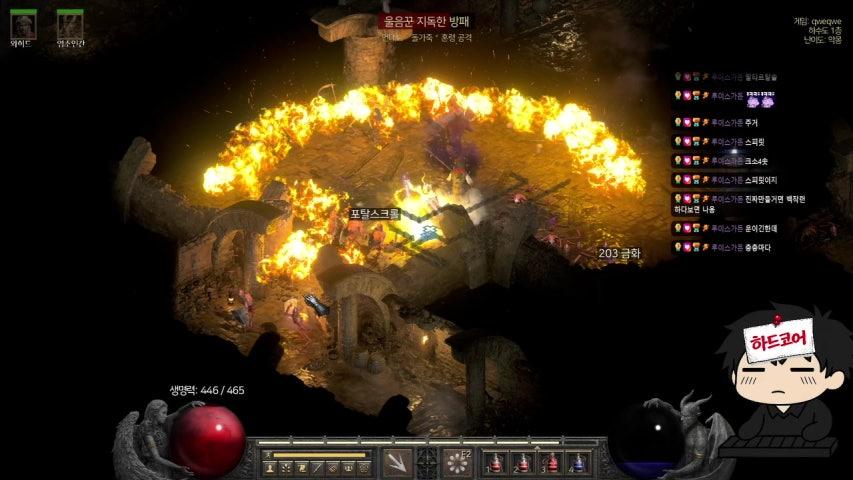This screenshot has height=480, width=853.
Task: Pick up the 203 금화 gold label
Action: (619, 254)
